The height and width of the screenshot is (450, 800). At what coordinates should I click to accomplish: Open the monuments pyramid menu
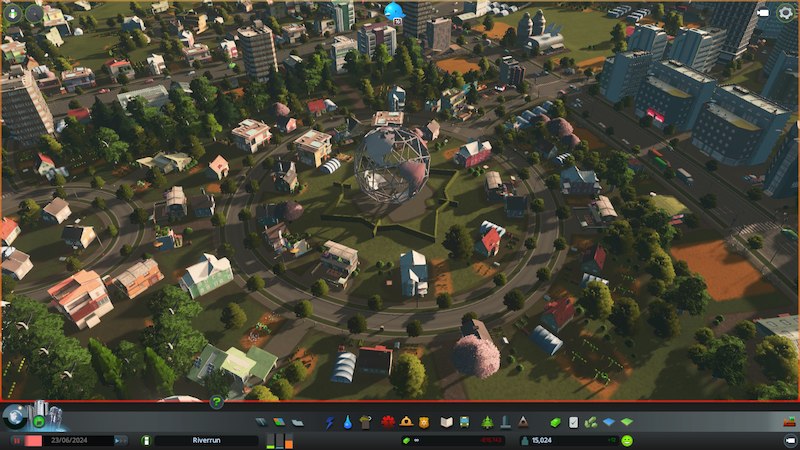click(522, 422)
